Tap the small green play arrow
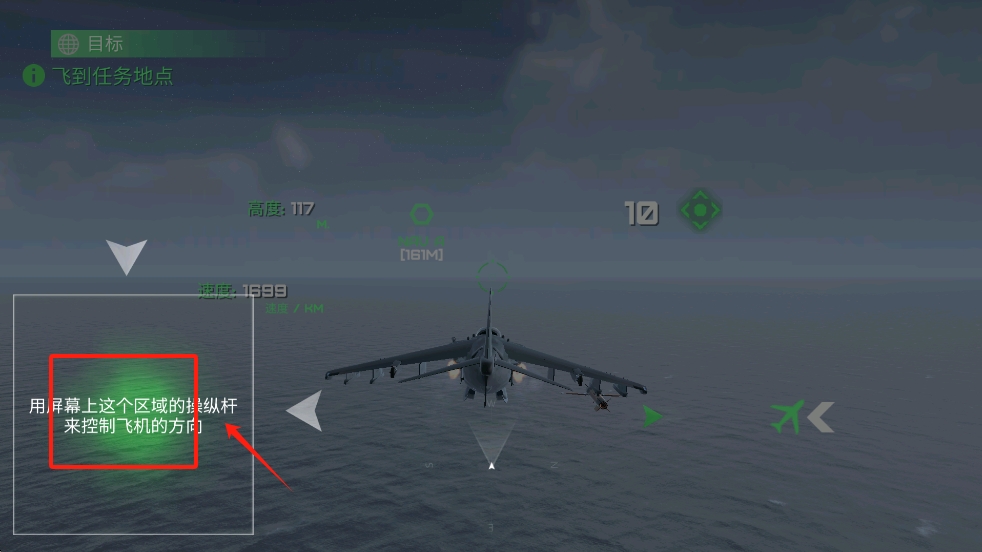Image resolution: width=982 pixels, height=552 pixels. [x=653, y=416]
